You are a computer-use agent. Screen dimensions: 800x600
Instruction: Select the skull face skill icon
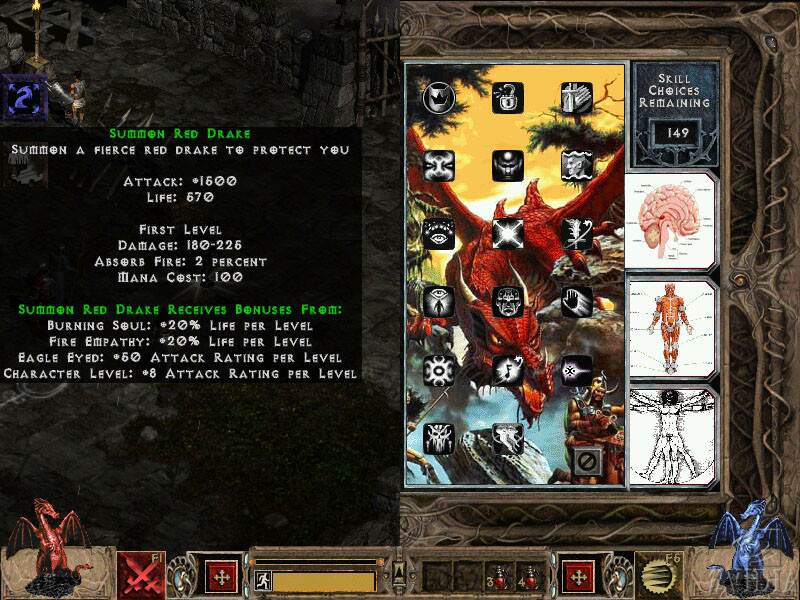point(508,301)
